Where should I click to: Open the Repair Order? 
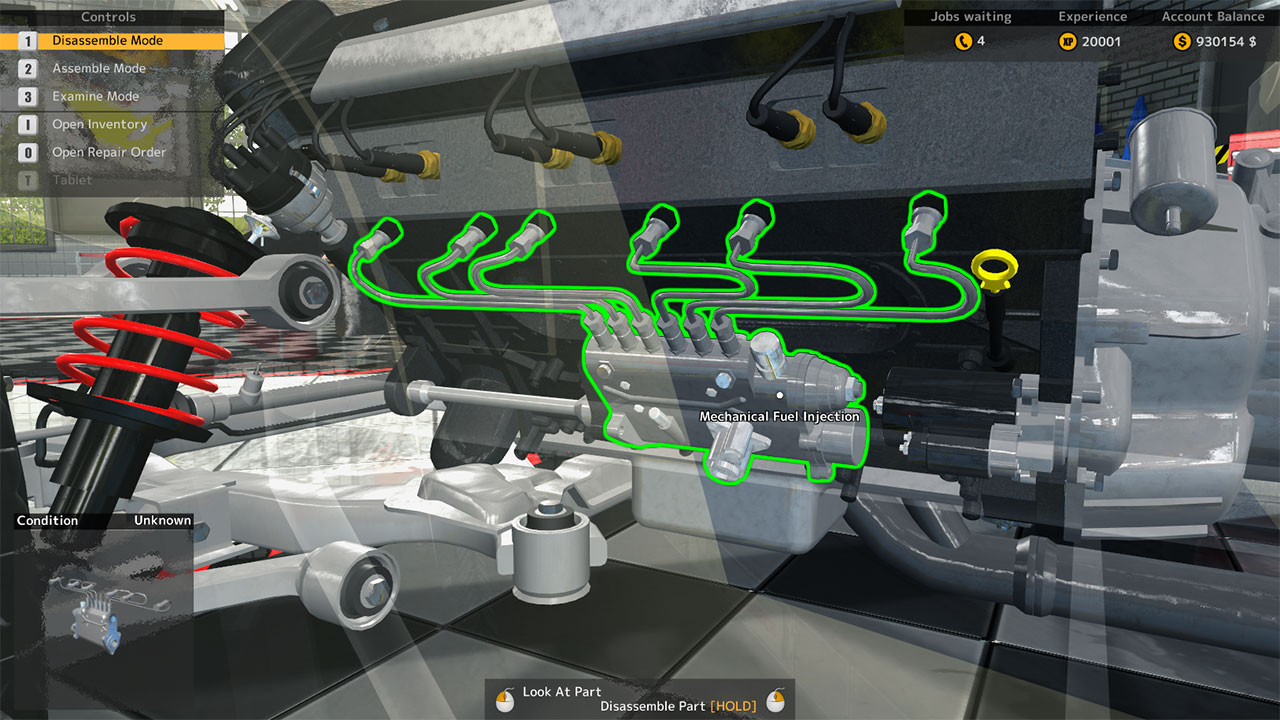pyautogui.click(x=108, y=152)
